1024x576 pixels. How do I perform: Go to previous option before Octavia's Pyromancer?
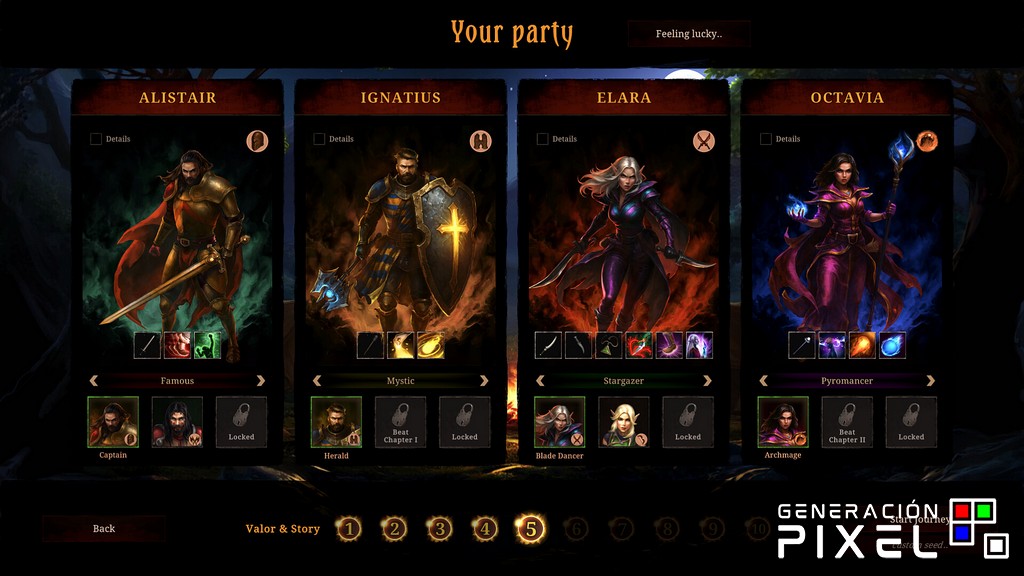point(764,381)
